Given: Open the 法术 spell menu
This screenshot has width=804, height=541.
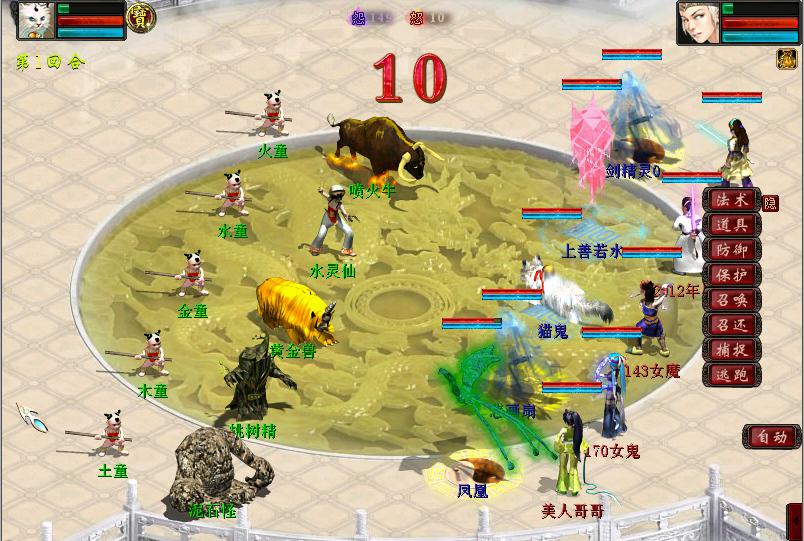Looking at the screenshot, I should pyautogui.click(x=731, y=200).
